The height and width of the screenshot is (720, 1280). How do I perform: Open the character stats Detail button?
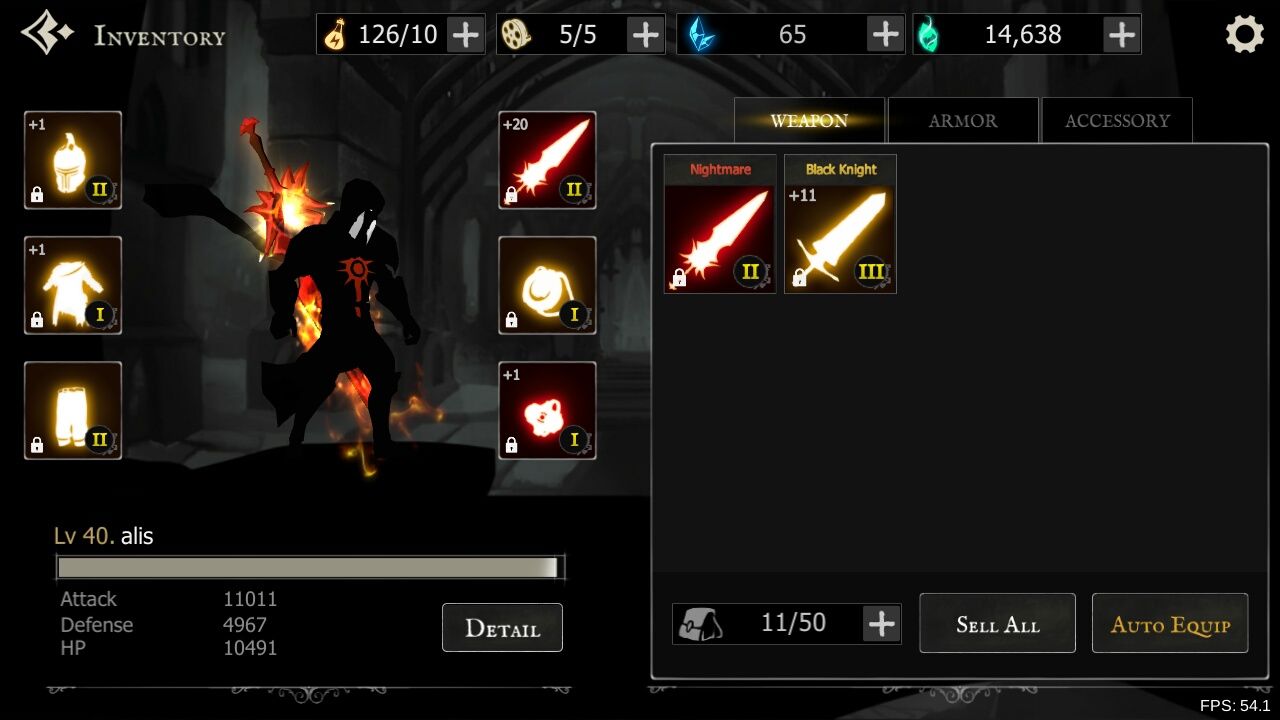(x=502, y=628)
